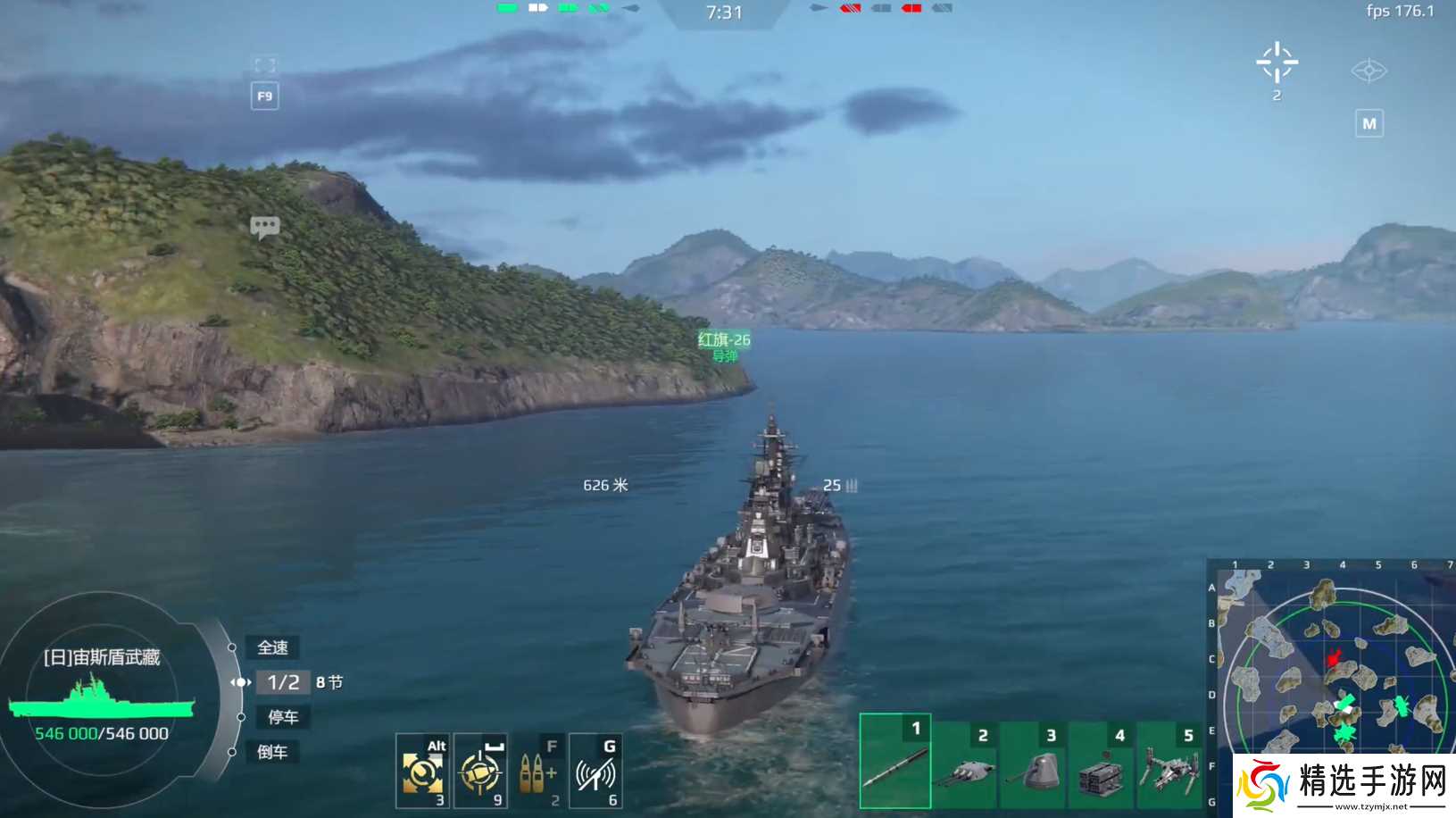Open the chat speech bubble
This screenshot has width=1456, height=818.
pos(264,227)
